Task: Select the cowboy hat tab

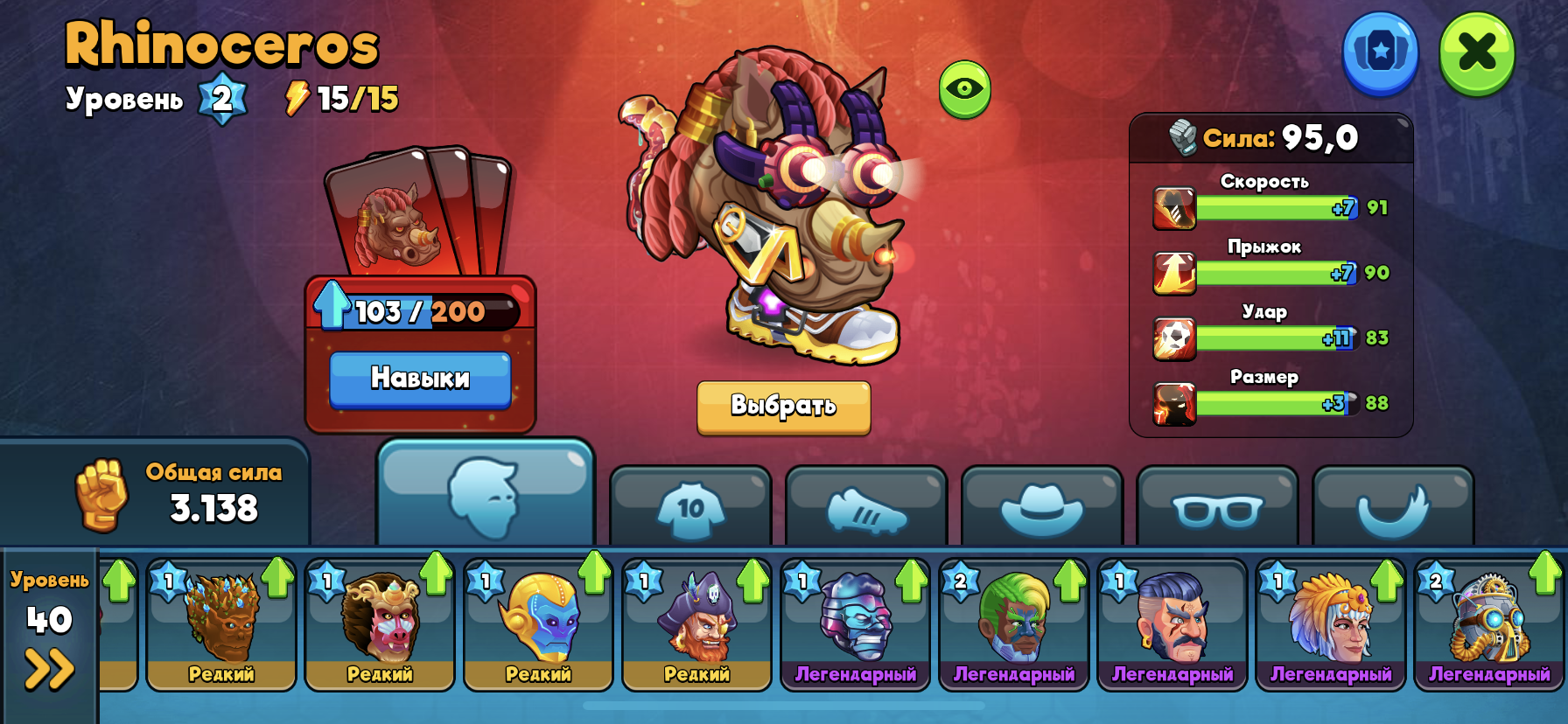Action: point(1041,509)
